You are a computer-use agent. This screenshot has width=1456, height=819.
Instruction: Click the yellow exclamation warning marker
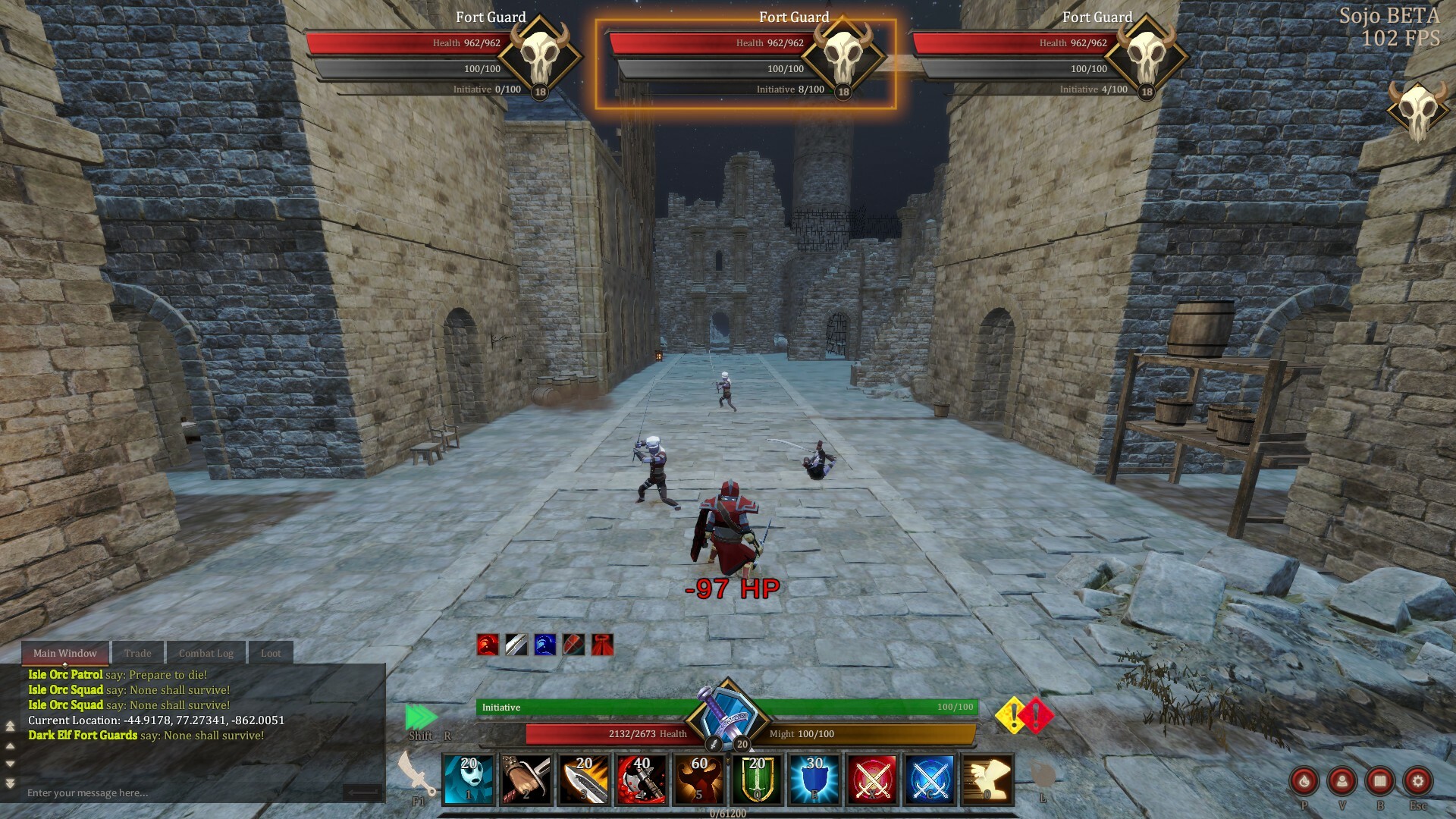(1009, 714)
